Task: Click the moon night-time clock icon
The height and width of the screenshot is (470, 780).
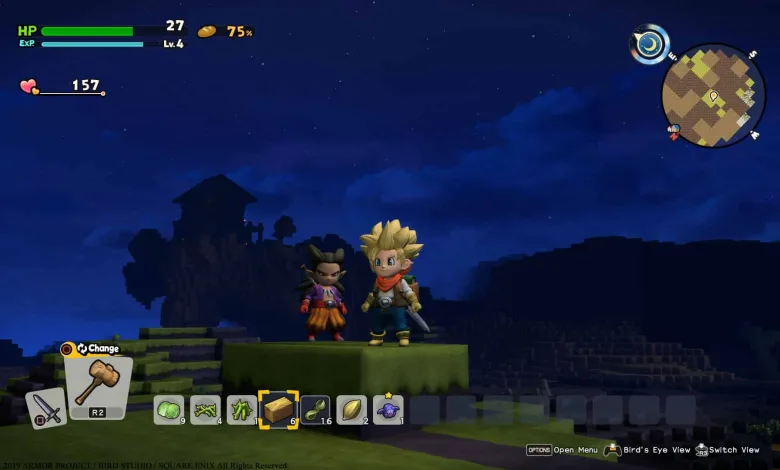Action: click(650, 45)
